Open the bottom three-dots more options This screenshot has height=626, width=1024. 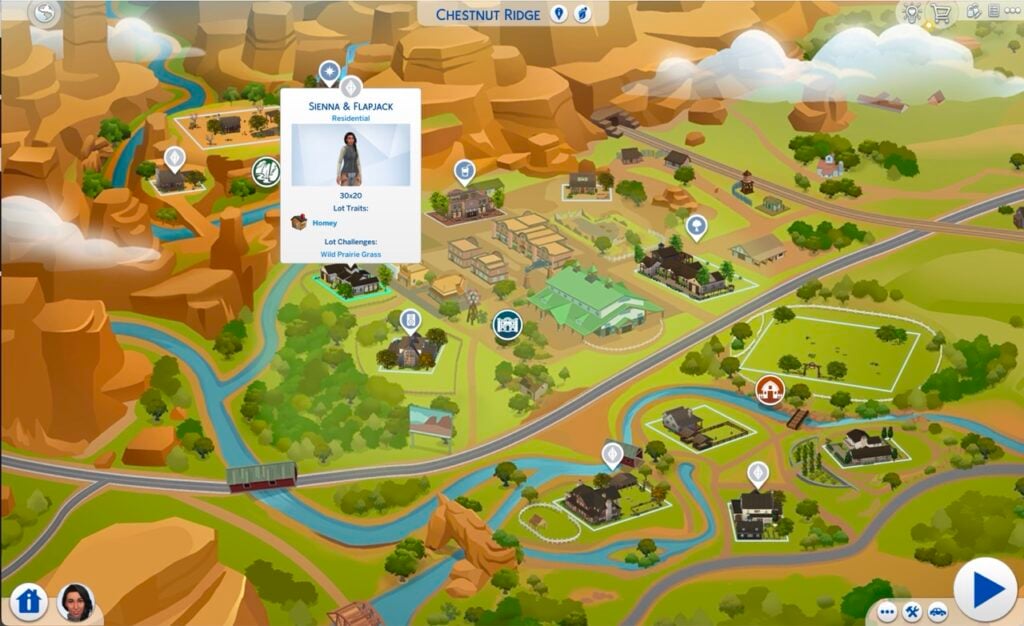tap(887, 611)
